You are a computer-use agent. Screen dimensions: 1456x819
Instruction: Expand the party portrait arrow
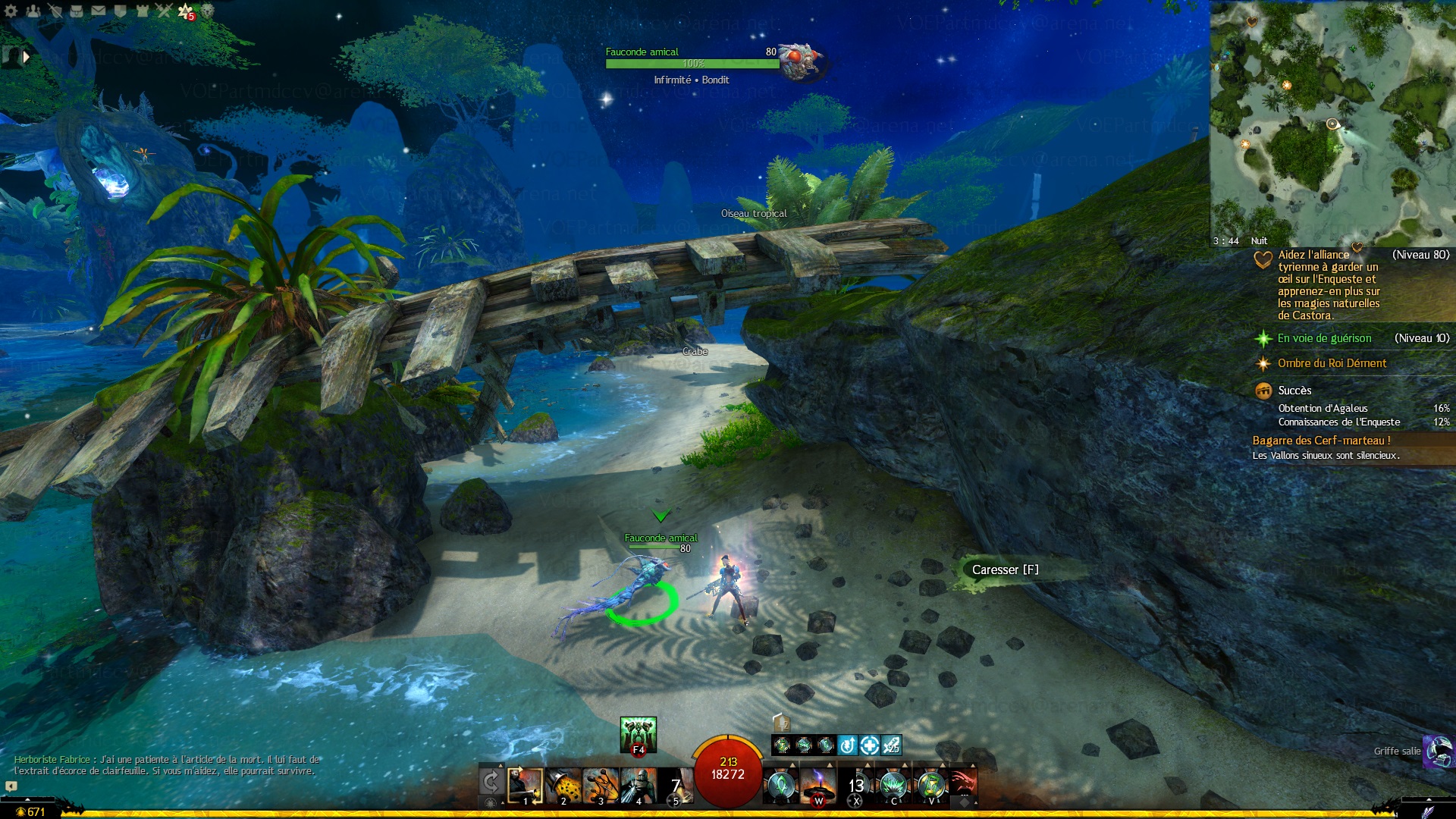coord(27,56)
